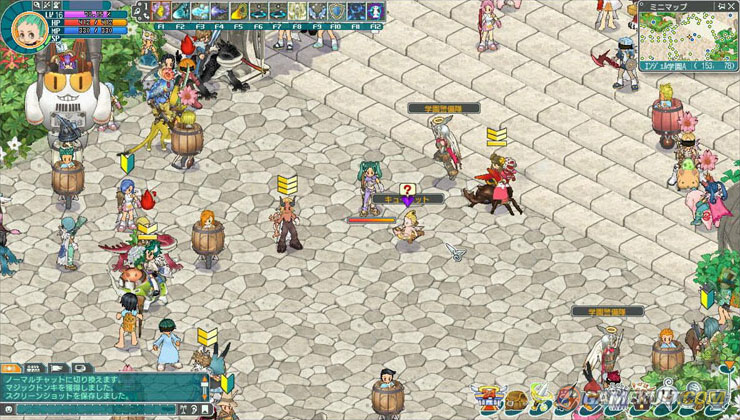
Task: Use the F2 hotbar skill
Action: tap(180, 11)
